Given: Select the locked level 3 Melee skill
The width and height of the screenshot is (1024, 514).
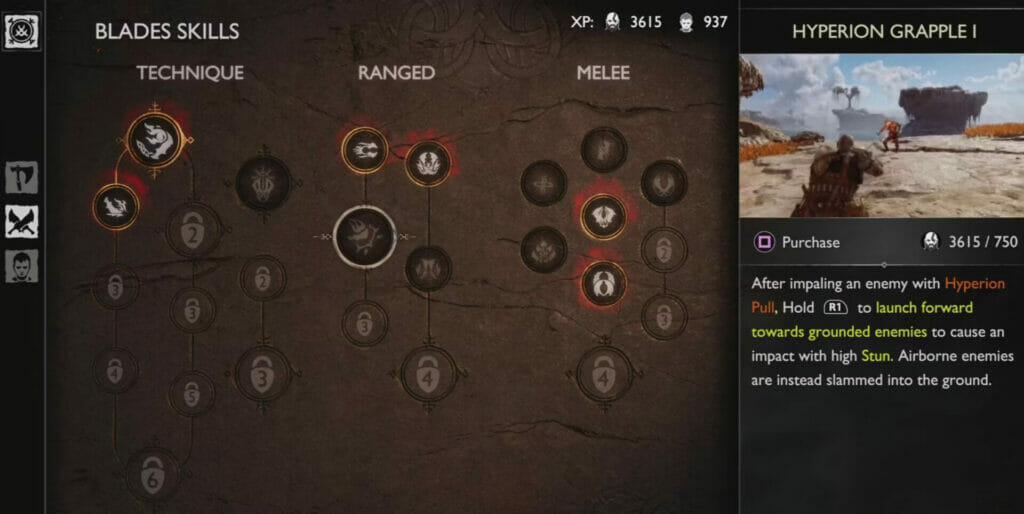Looking at the screenshot, I should point(664,316).
